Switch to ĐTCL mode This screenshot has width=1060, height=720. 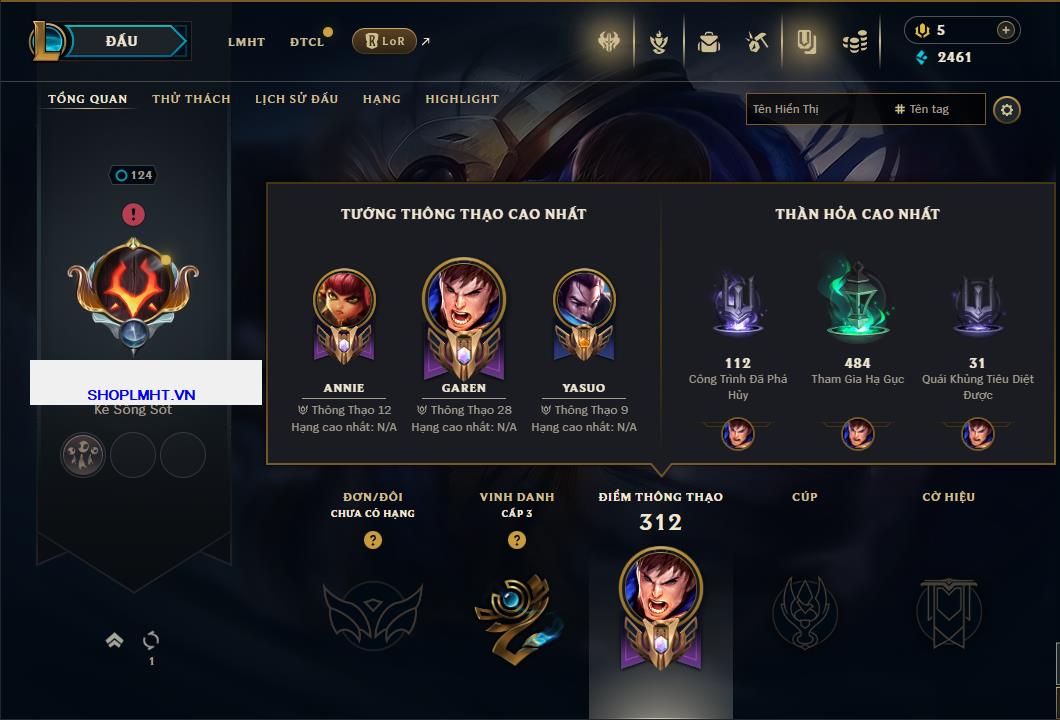coord(307,42)
